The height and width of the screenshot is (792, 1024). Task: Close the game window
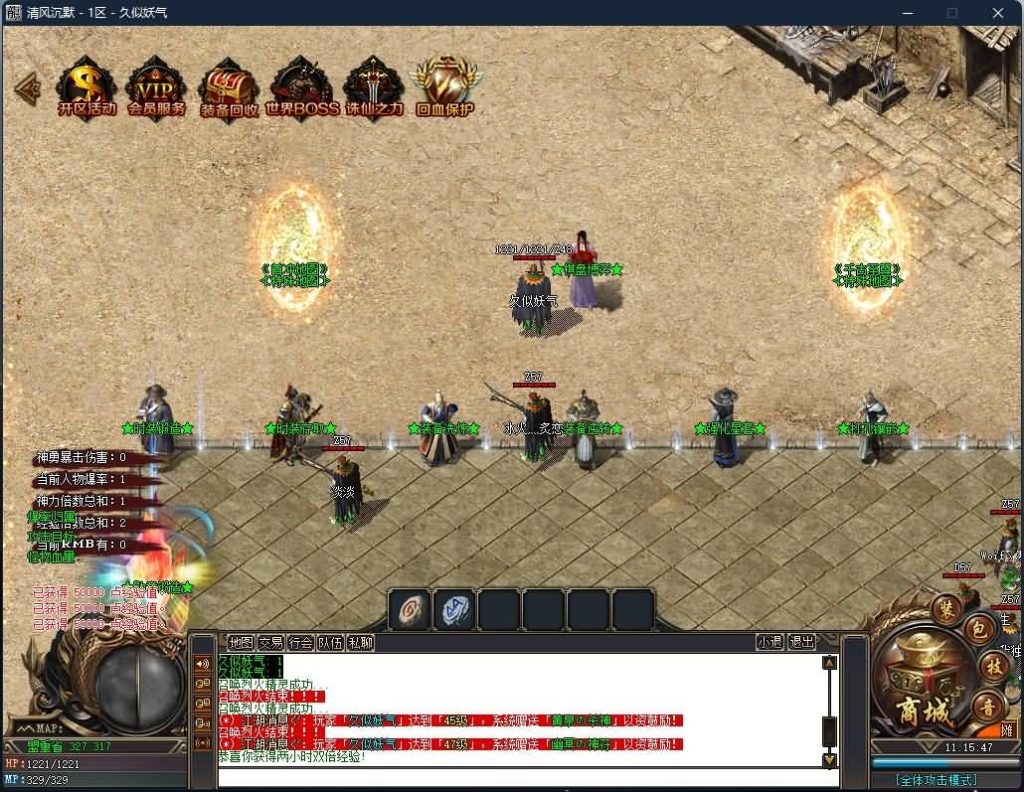click(998, 13)
